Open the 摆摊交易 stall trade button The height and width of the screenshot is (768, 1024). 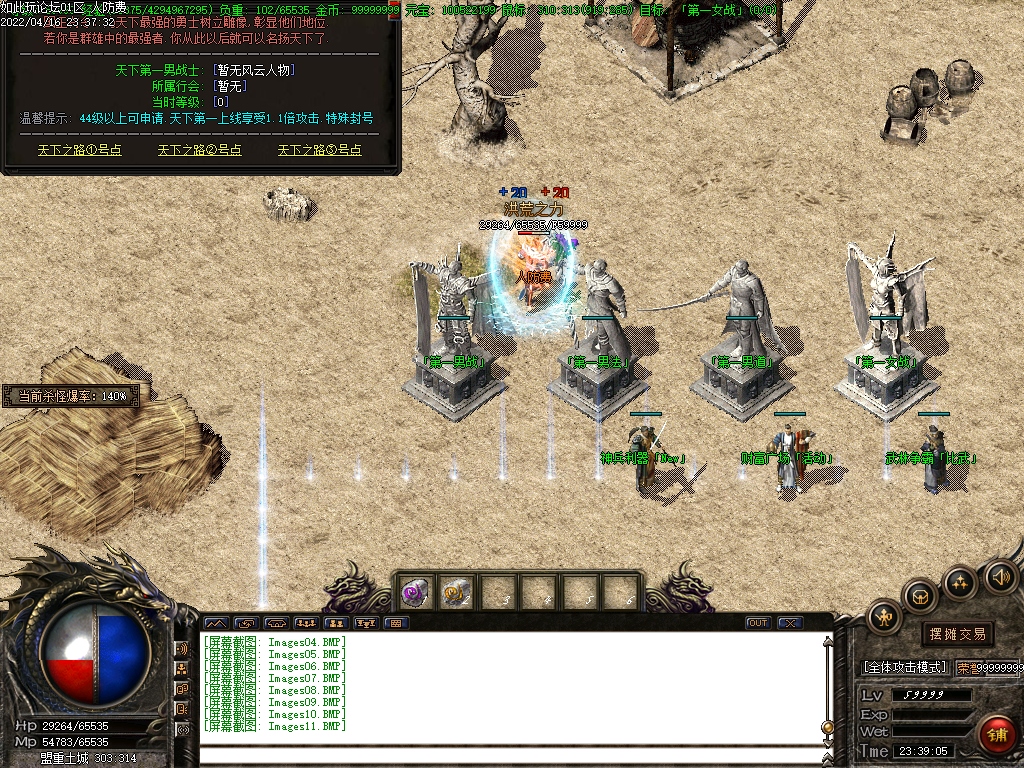point(957,634)
